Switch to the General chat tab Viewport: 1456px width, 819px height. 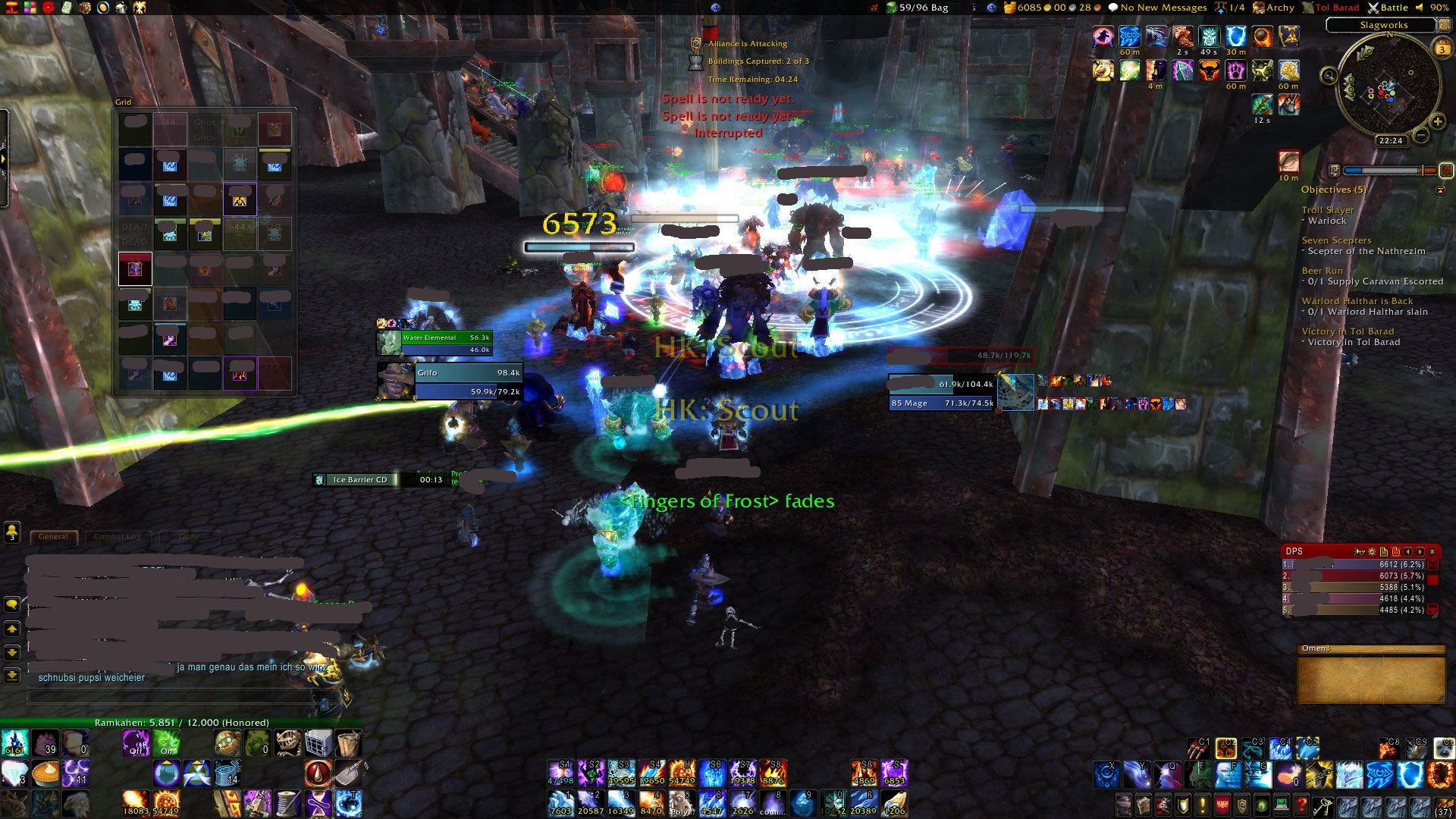click(x=53, y=536)
